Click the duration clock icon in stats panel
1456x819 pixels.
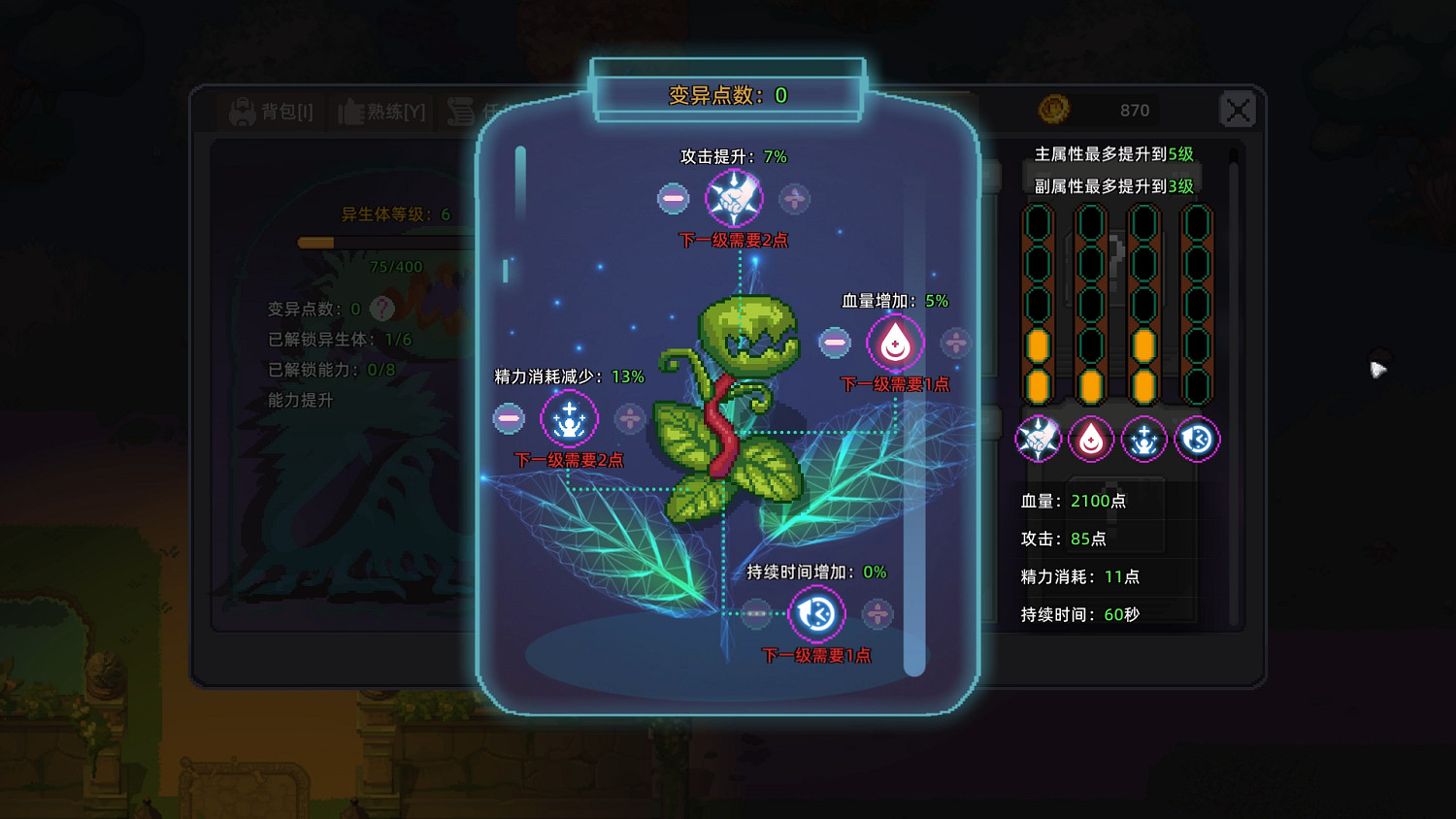[1197, 439]
